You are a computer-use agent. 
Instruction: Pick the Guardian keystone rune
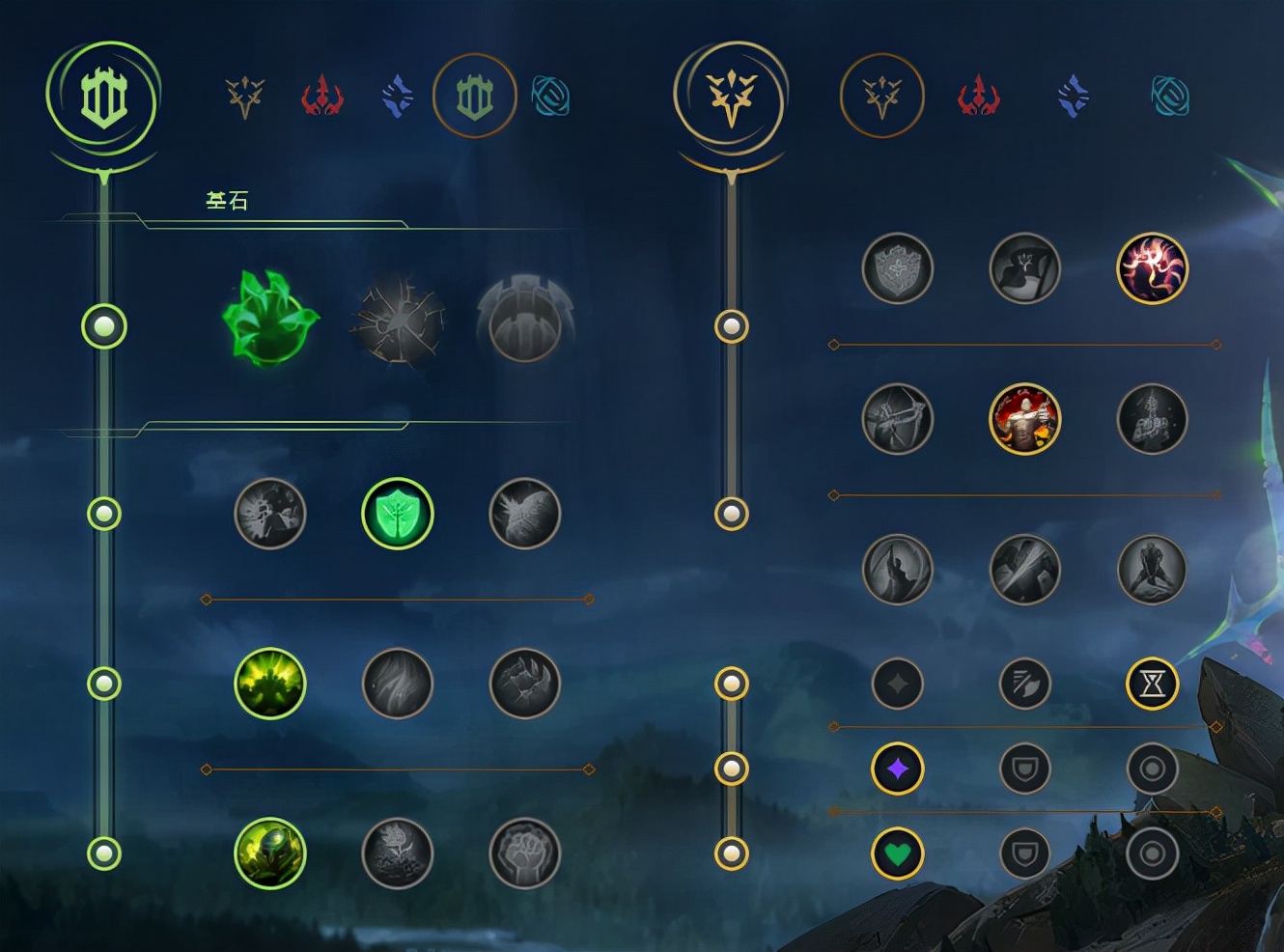[524, 321]
